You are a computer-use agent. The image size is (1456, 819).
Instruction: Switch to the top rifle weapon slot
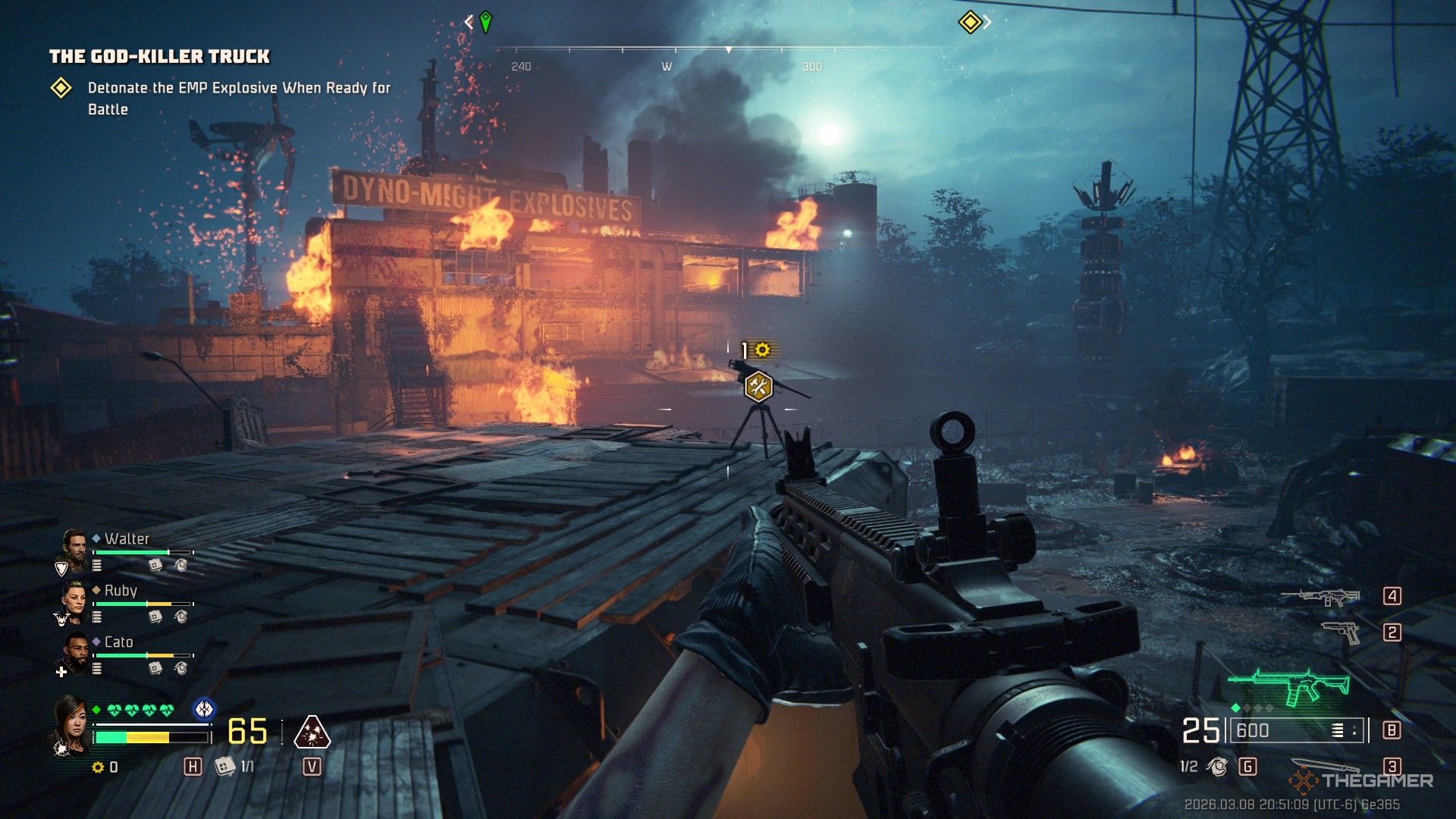[x=1320, y=597]
